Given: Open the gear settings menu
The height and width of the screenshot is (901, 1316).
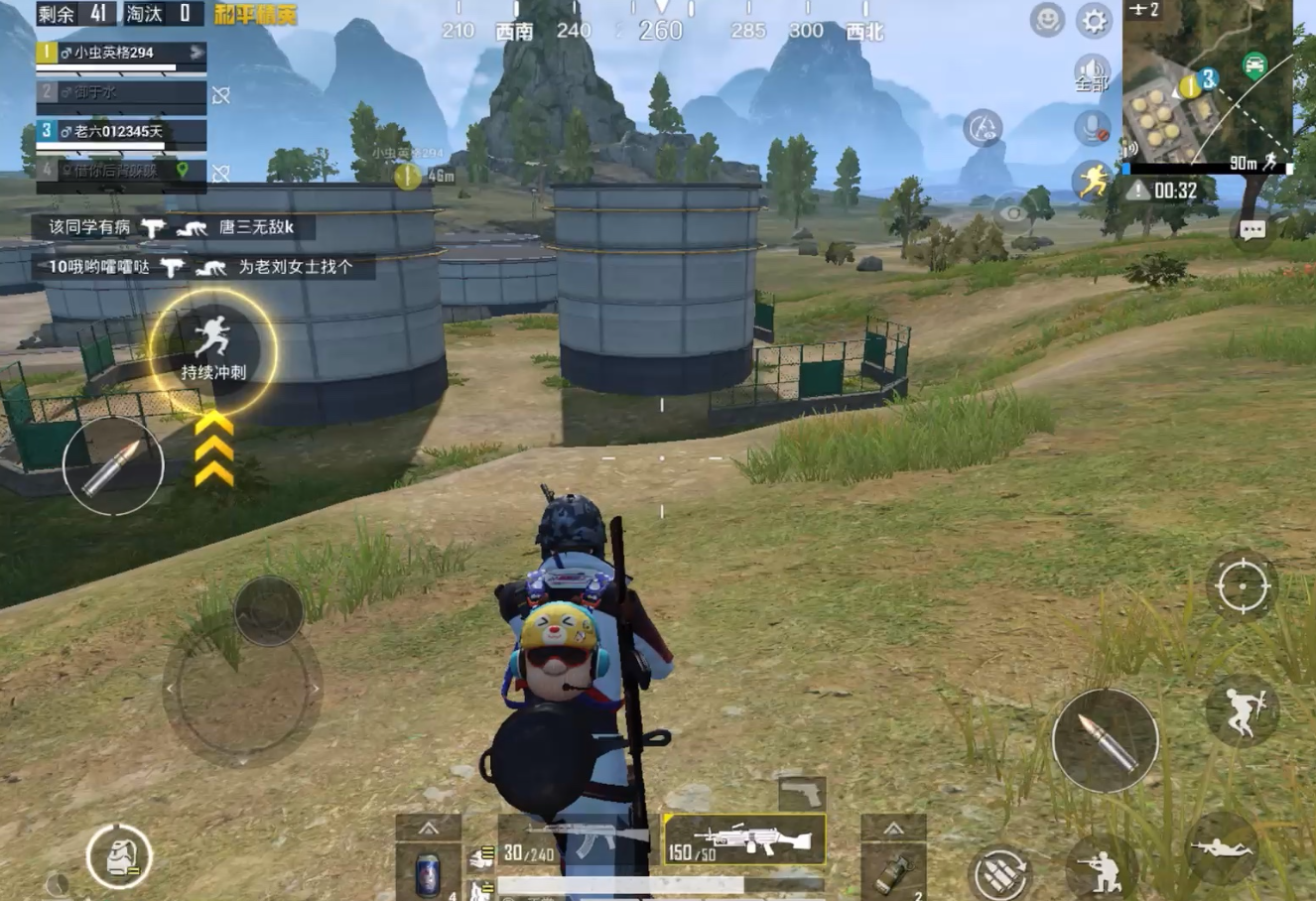Looking at the screenshot, I should pos(1093,20).
